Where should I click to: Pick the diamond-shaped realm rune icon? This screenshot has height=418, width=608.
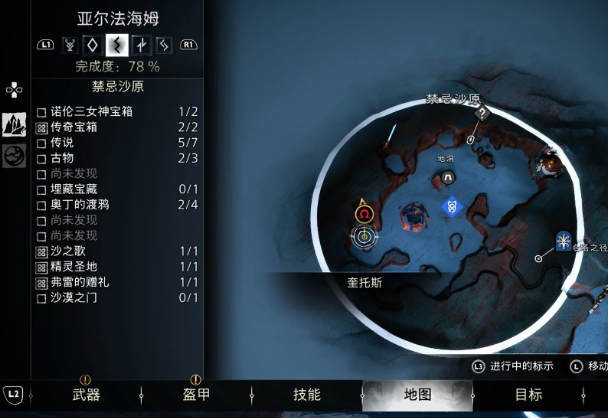coord(93,44)
